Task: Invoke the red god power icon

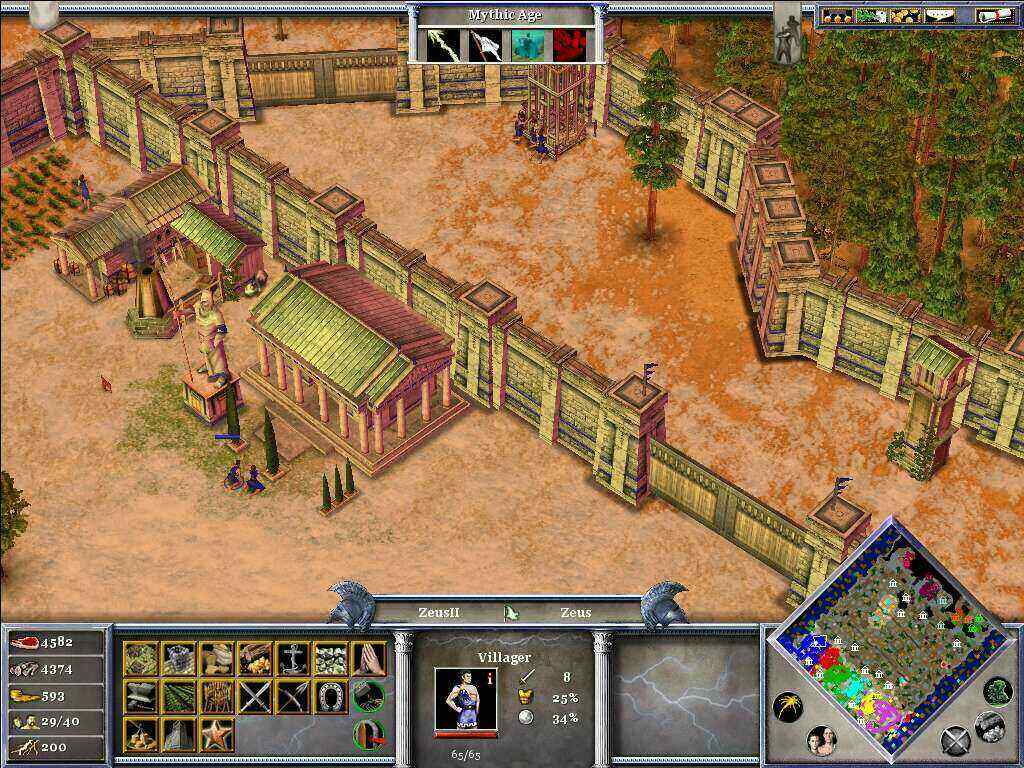Action: 569,44
